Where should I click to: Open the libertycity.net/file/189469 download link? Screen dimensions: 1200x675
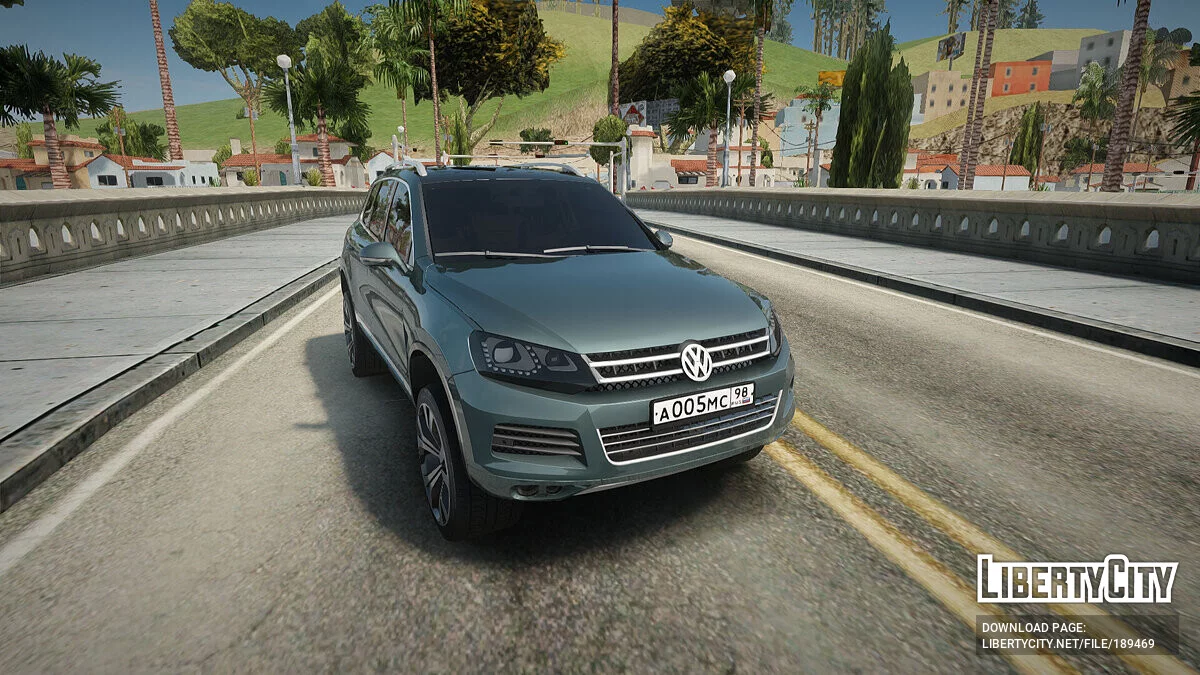1067,644
